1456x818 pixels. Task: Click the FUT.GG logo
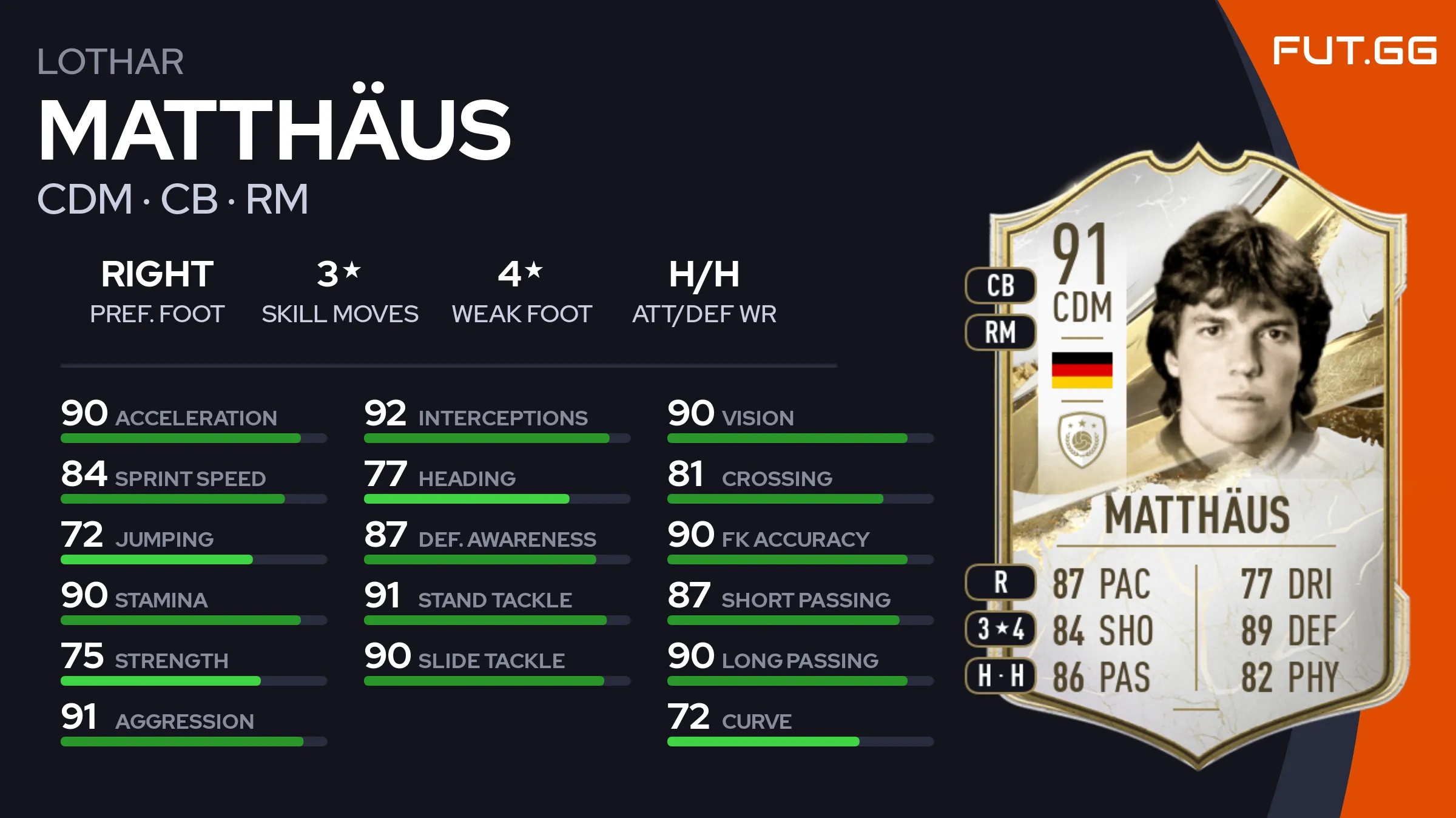coord(1354,50)
